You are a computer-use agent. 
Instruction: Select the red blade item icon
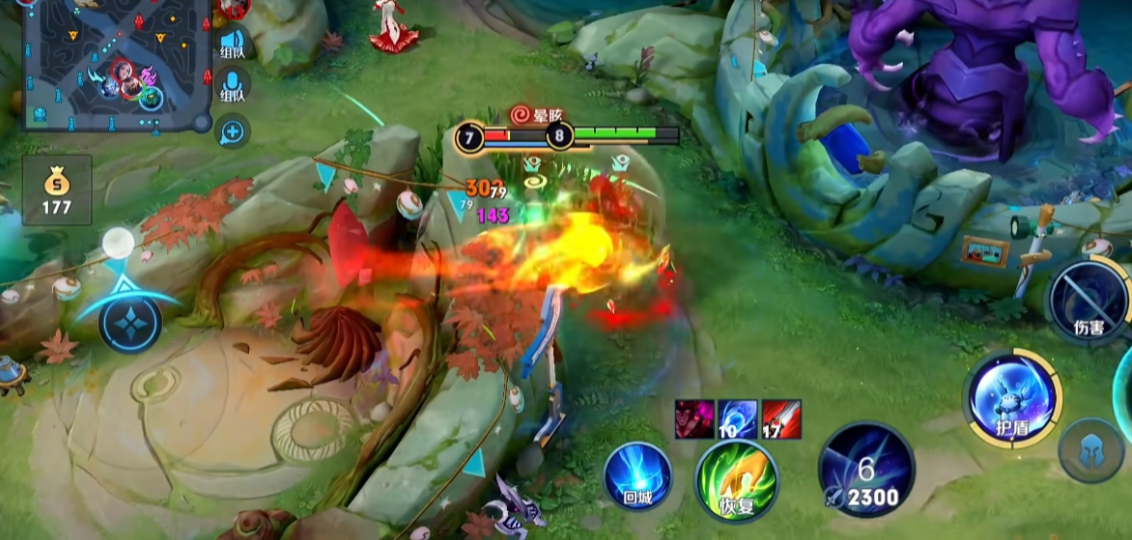click(781, 420)
